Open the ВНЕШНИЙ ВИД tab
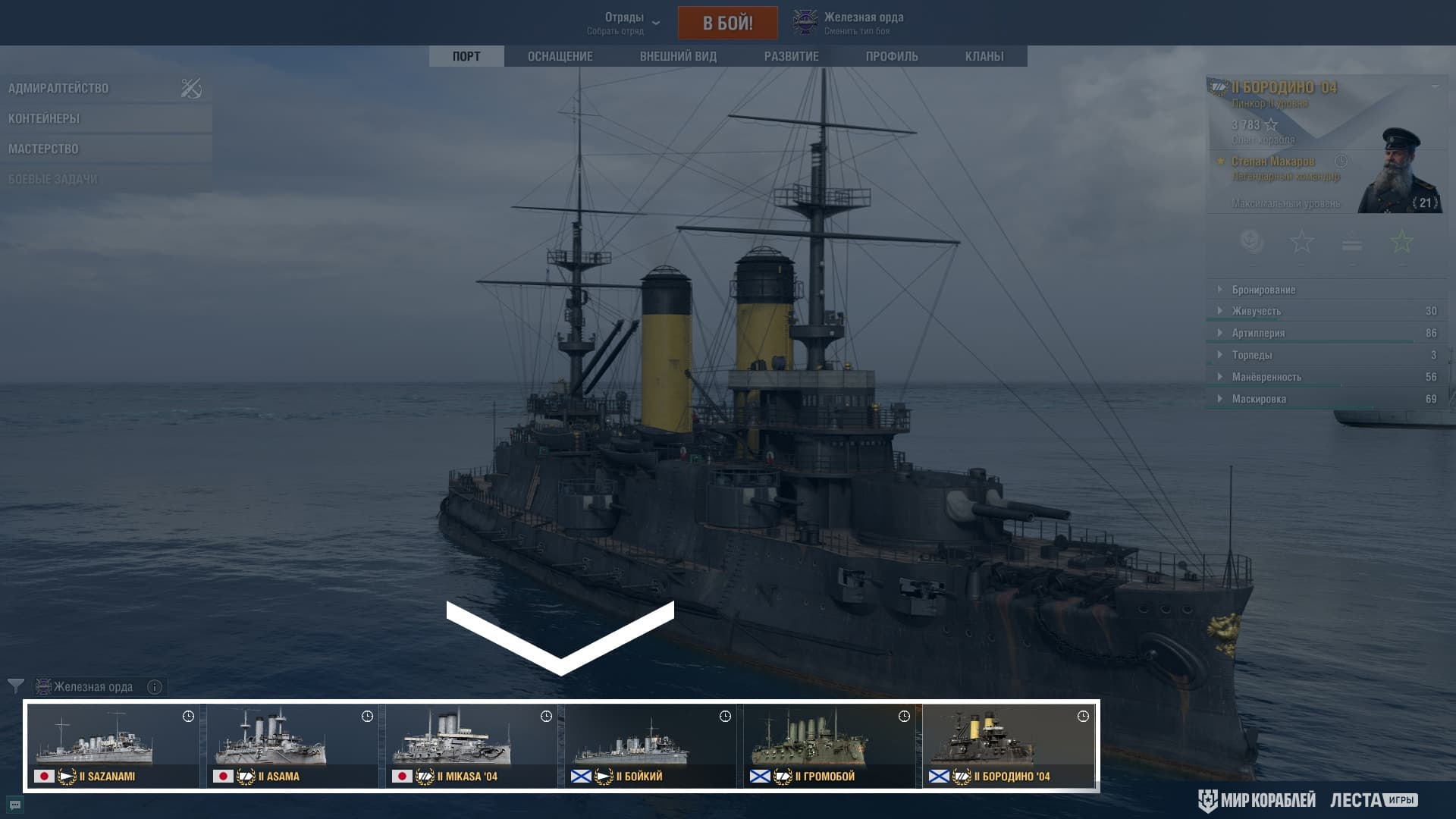The width and height of the screenshot is (1456, 819). click(678, 56)
